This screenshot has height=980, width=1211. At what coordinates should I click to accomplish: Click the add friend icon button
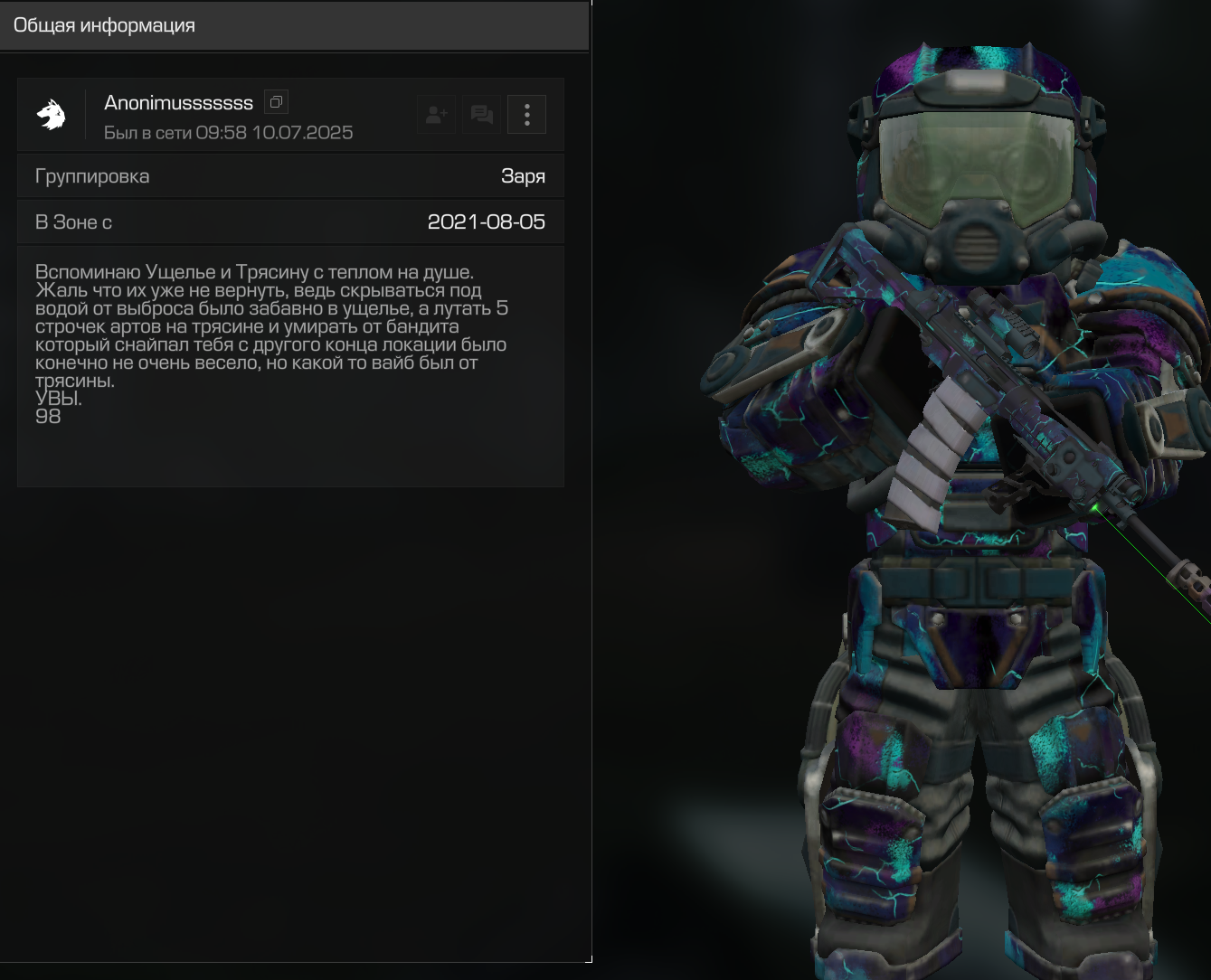coord(437,115)
